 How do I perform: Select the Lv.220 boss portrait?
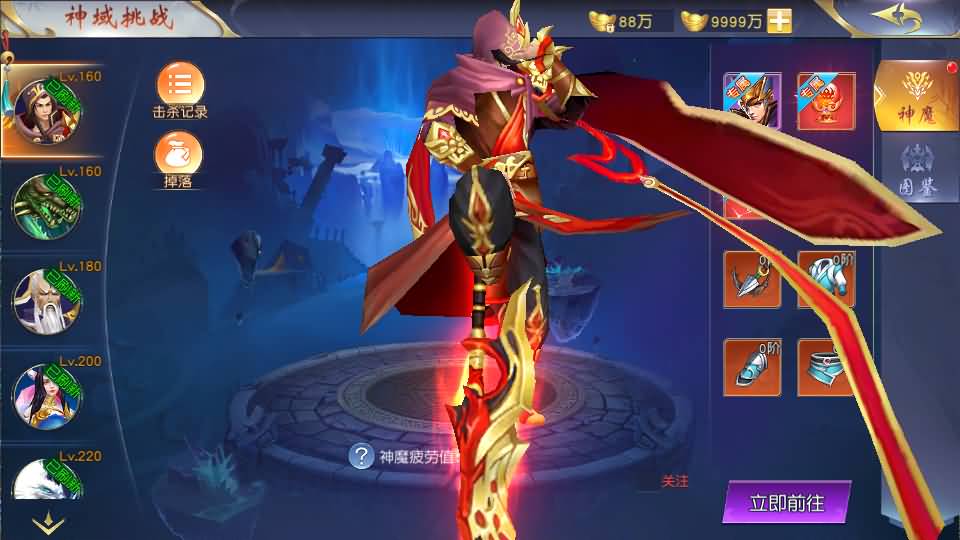(46, 480)
